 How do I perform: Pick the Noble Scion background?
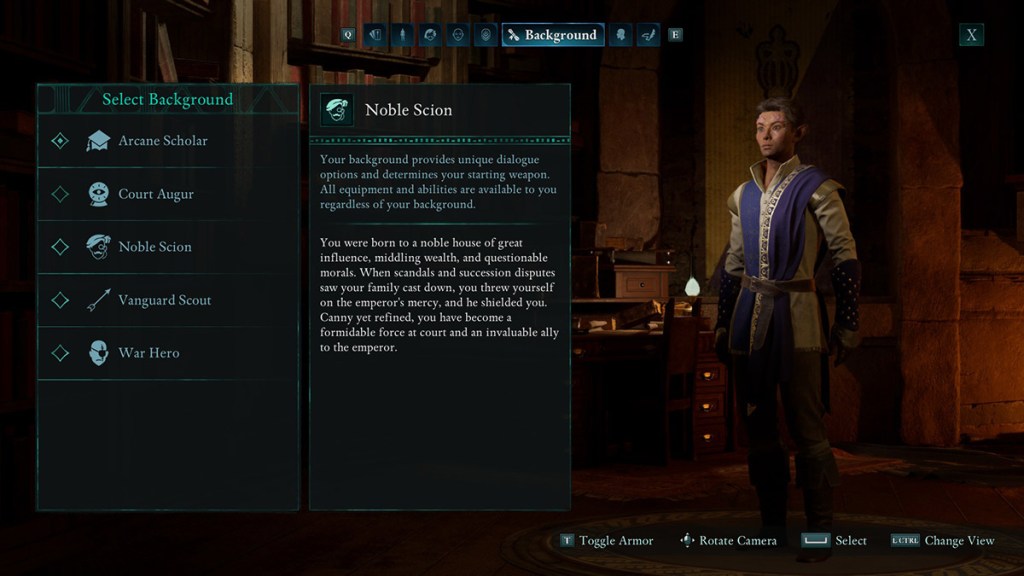pos(154,247)
